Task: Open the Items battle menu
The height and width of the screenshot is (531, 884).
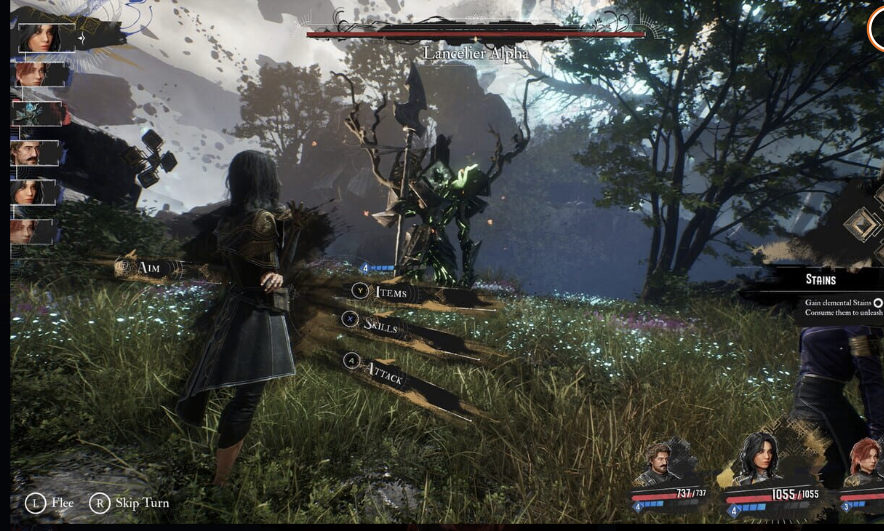Action: (x=390, y=292)
